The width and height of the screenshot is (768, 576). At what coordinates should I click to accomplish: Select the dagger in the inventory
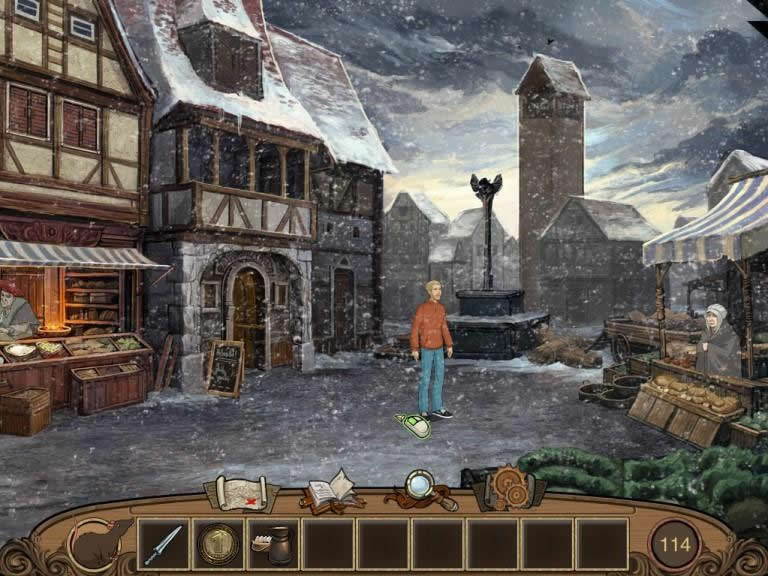pyautogui.click(x=163, y=544)
